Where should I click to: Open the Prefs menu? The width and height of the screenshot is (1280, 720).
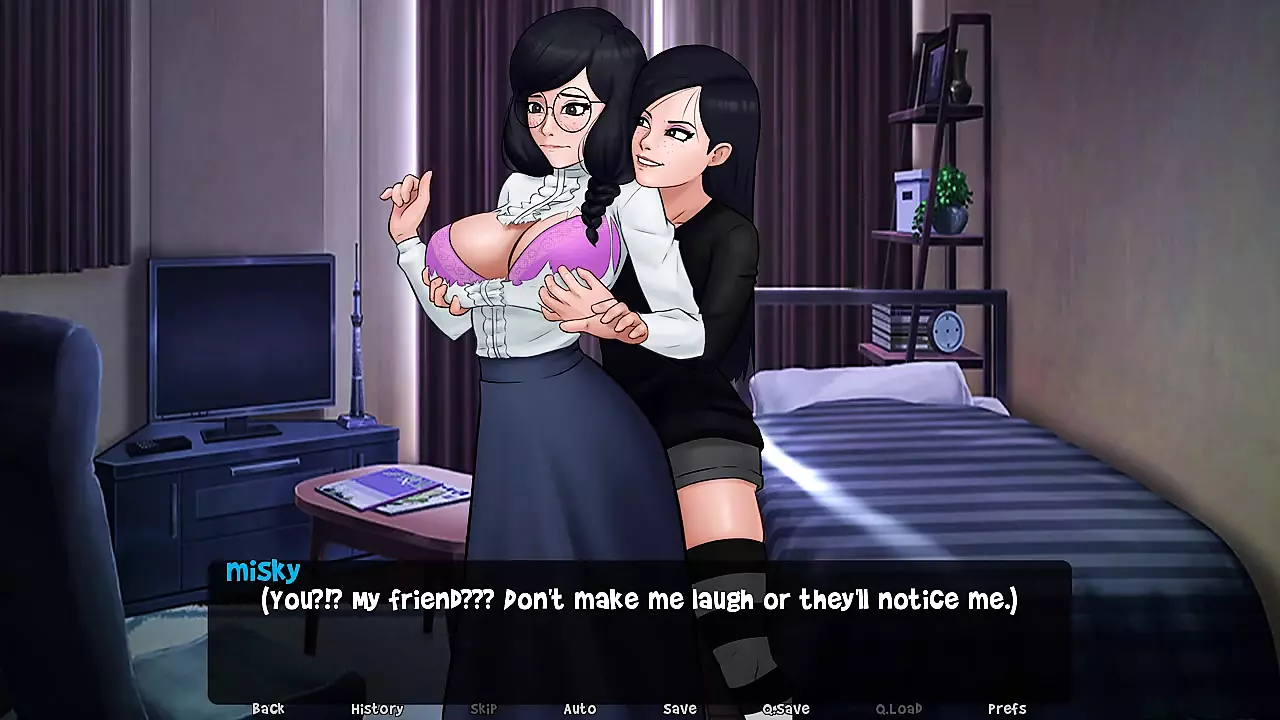click(x=1007, y=708)
